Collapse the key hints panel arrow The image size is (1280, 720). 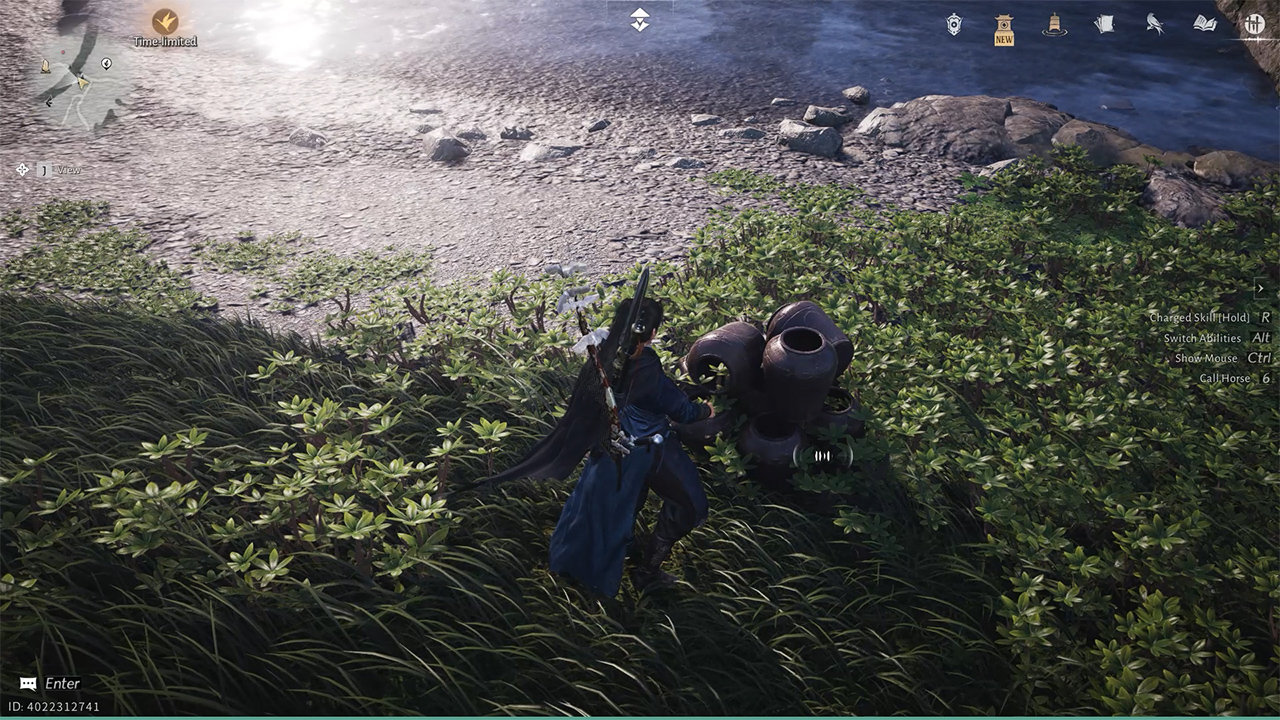pyautogui.click(x=1260, y=288)
